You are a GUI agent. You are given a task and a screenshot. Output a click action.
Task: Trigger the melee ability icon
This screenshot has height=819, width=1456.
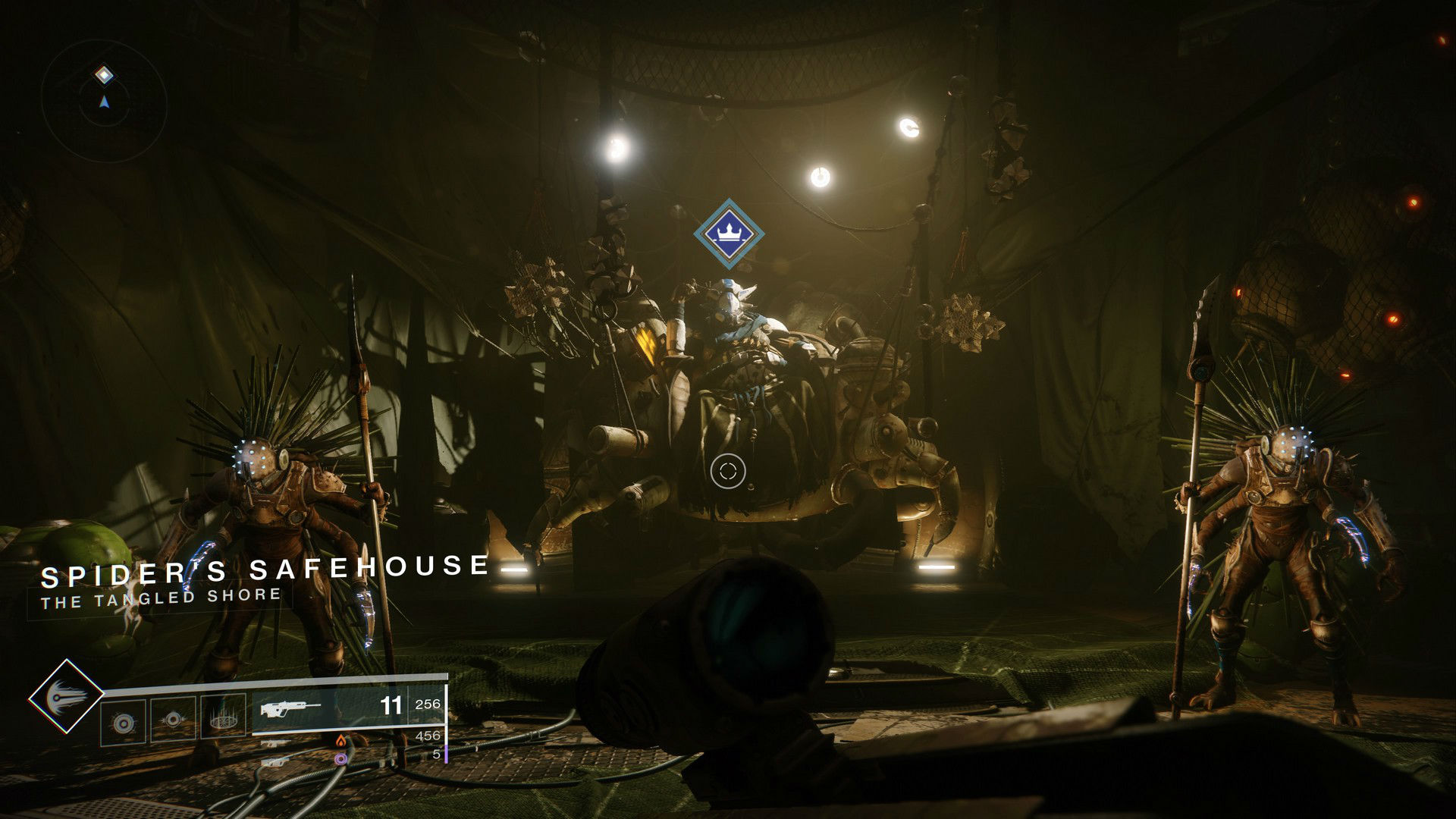(174, 719)
